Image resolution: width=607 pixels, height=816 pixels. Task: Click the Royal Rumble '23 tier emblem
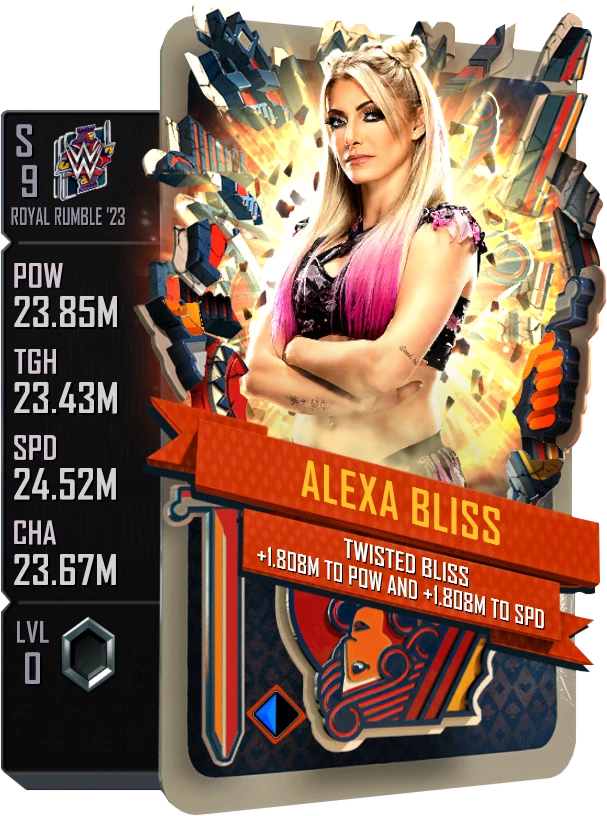pos(84,159)
